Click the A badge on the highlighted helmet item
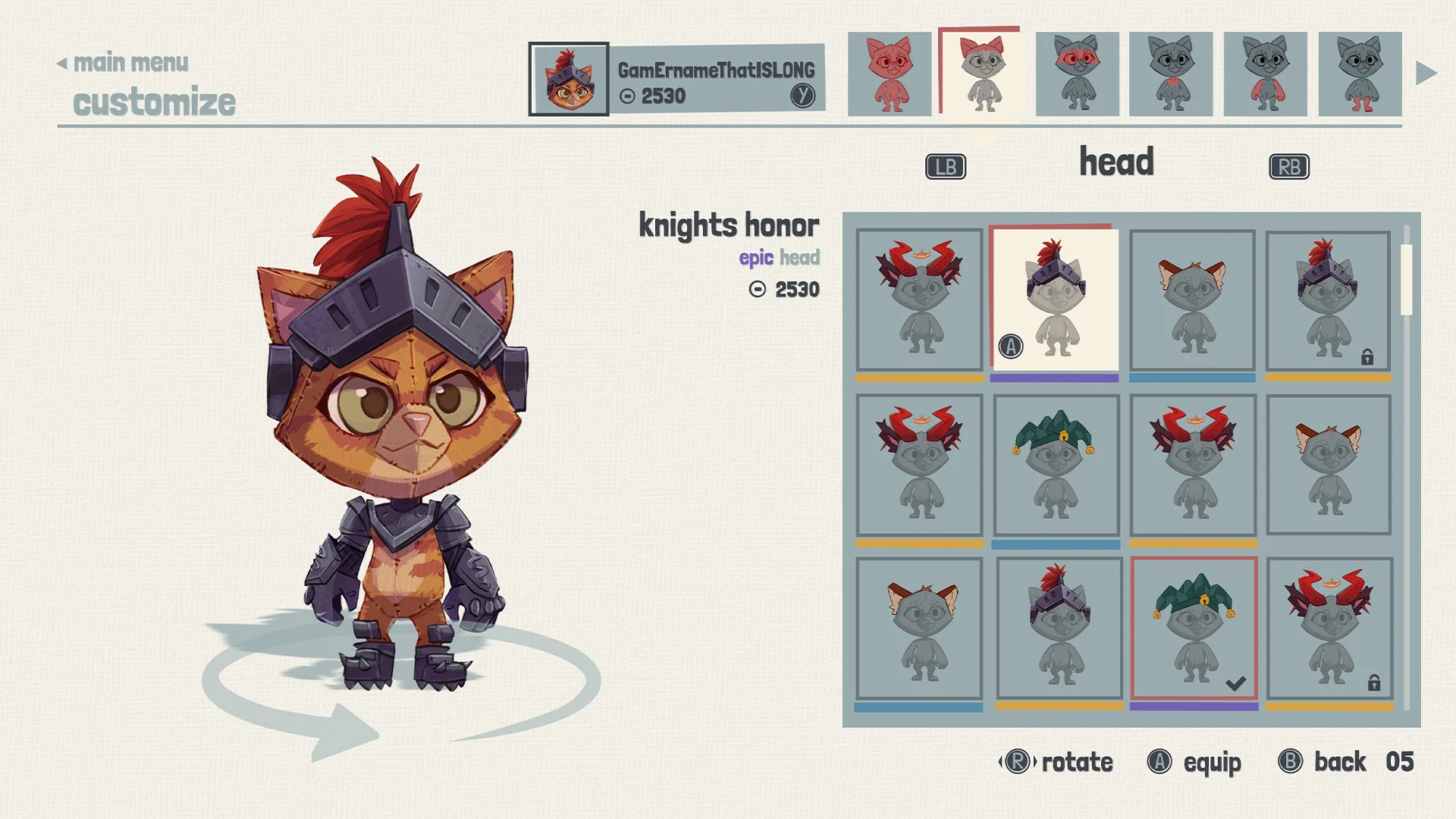The width and height of the screenshot is (1456, 819). 1011,347
